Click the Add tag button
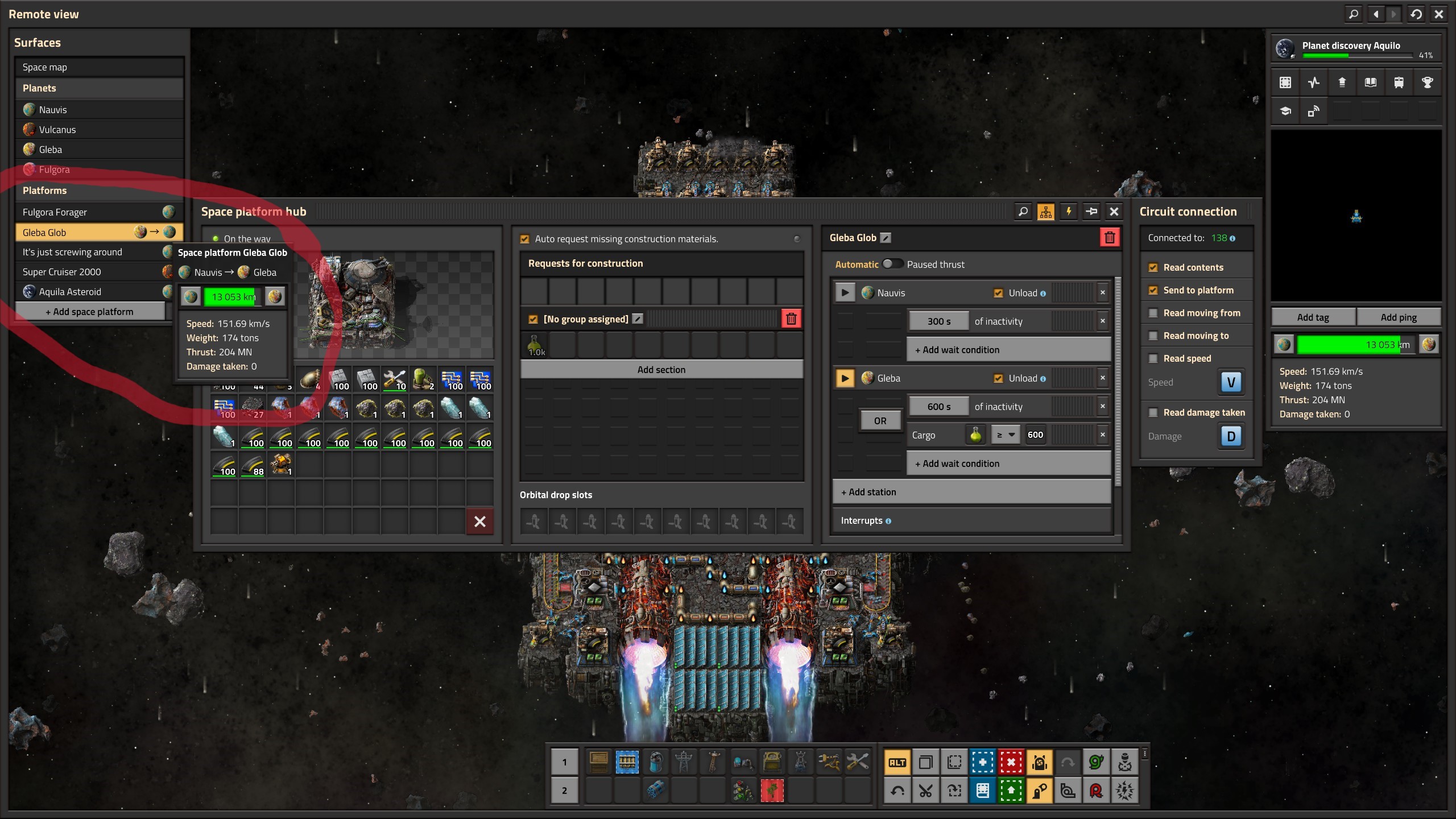 (1313, 317)
